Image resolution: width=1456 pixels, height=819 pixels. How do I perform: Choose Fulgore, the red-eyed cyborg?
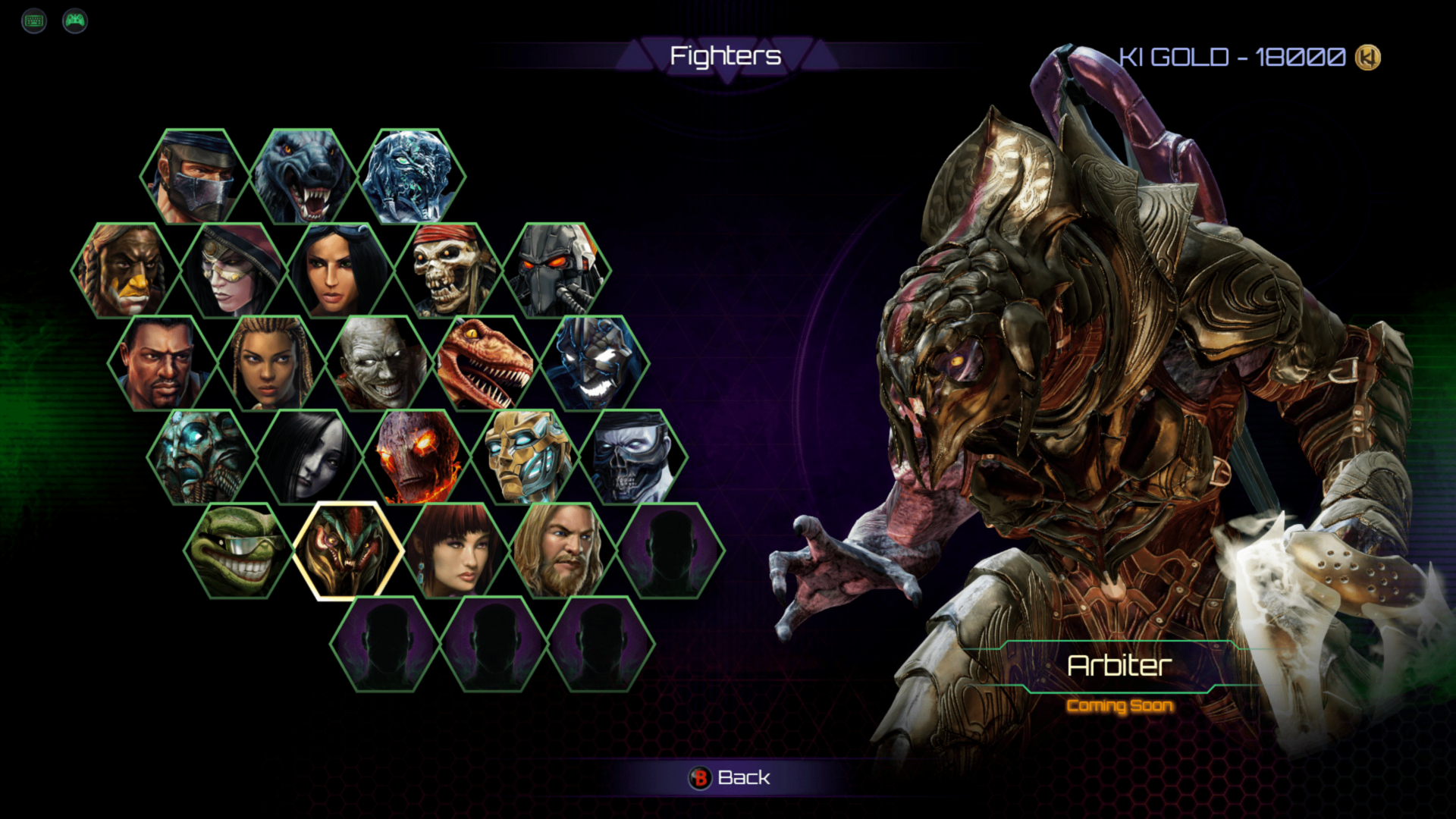[557, 270]
